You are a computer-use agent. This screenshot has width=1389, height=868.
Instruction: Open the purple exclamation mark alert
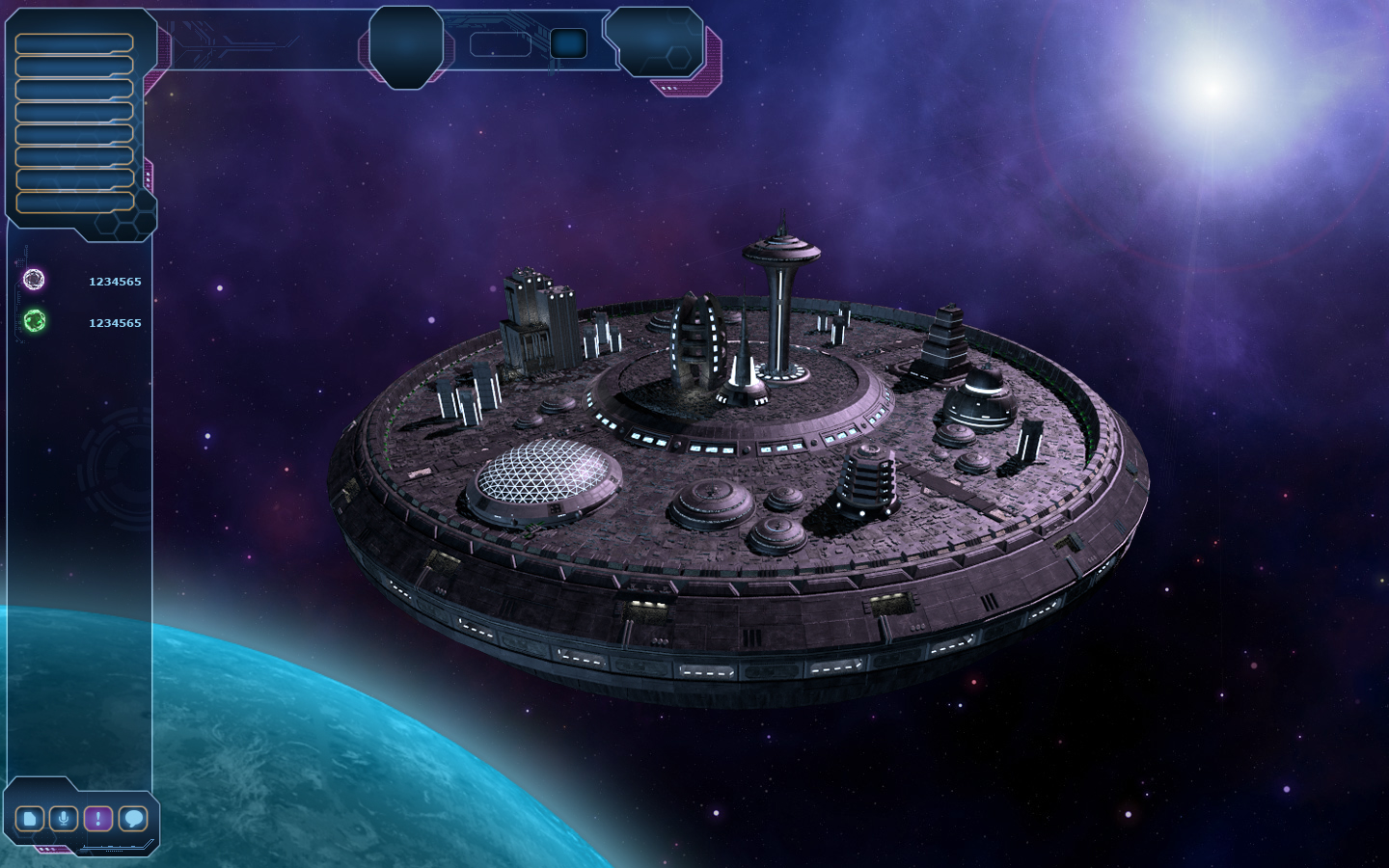pyautogui.click(x=97, y=819)
